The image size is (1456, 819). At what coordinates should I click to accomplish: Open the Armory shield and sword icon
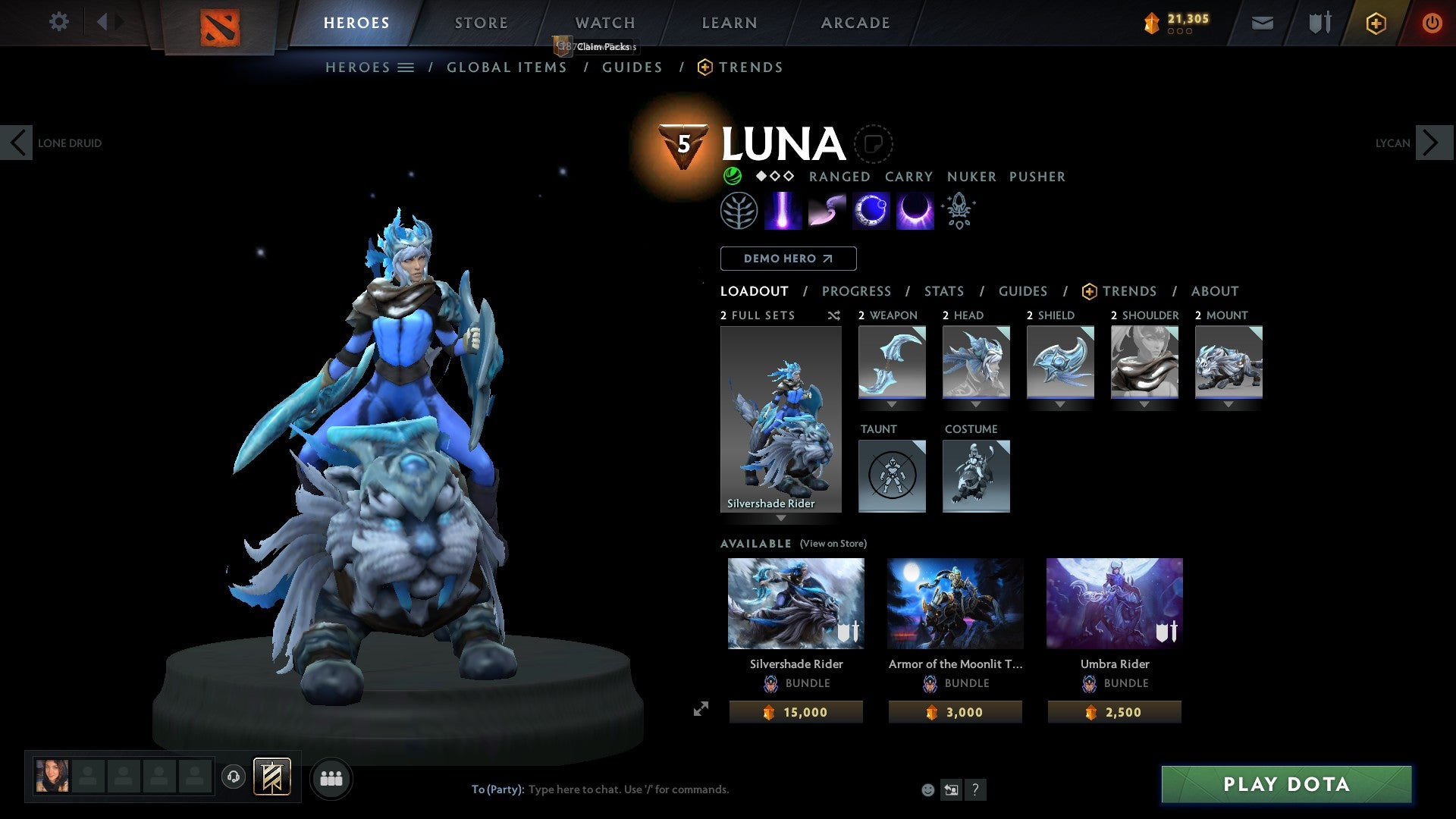[1318, 23]
